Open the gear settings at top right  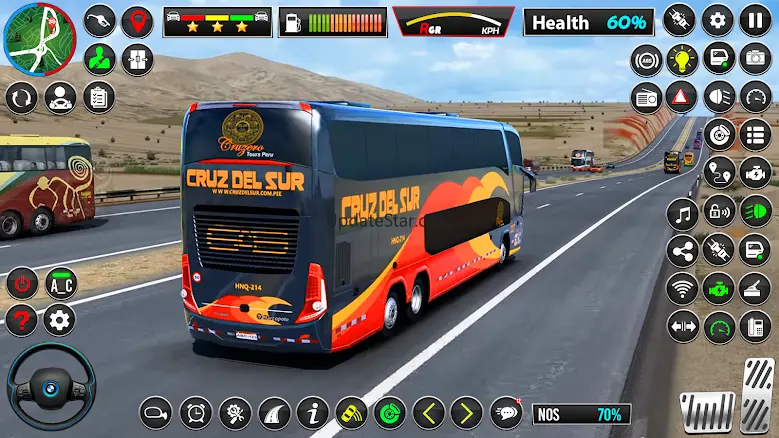pos(718,20)
